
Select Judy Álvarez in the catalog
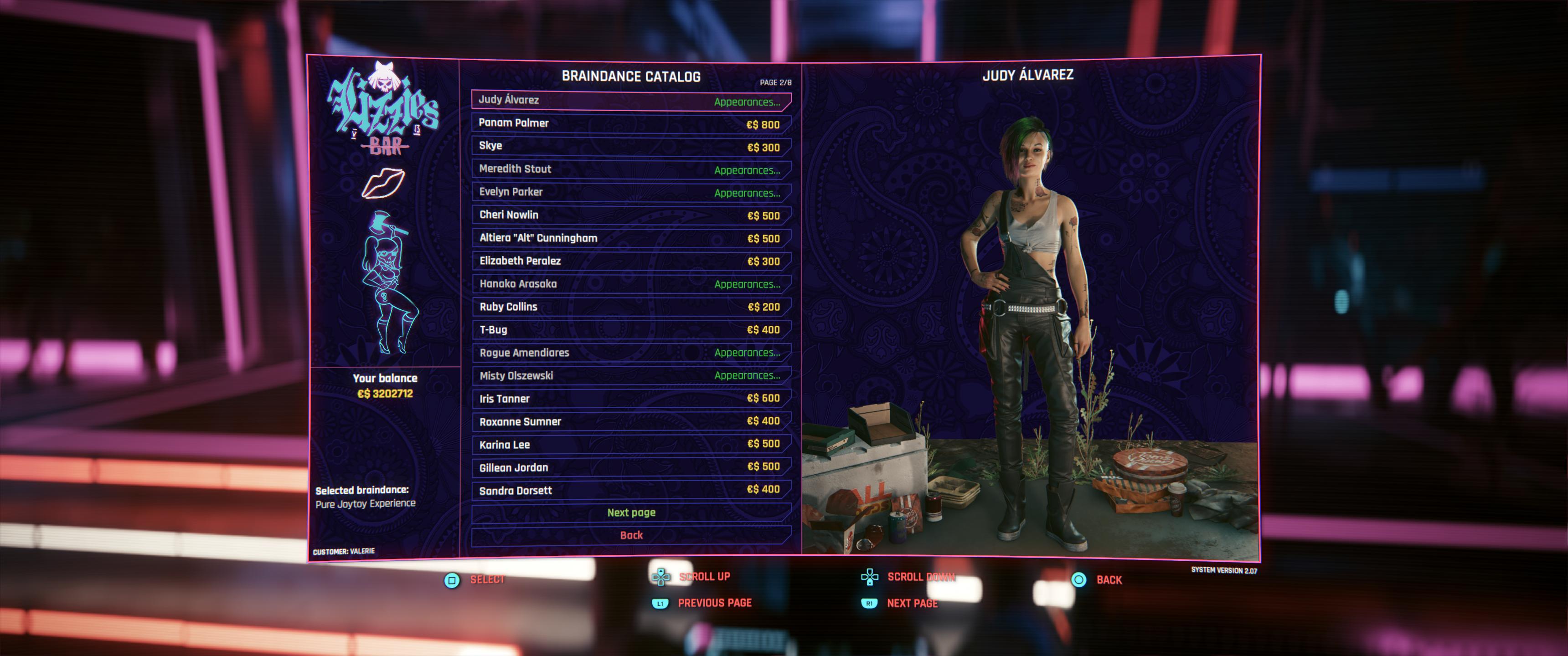pos(630,100)
